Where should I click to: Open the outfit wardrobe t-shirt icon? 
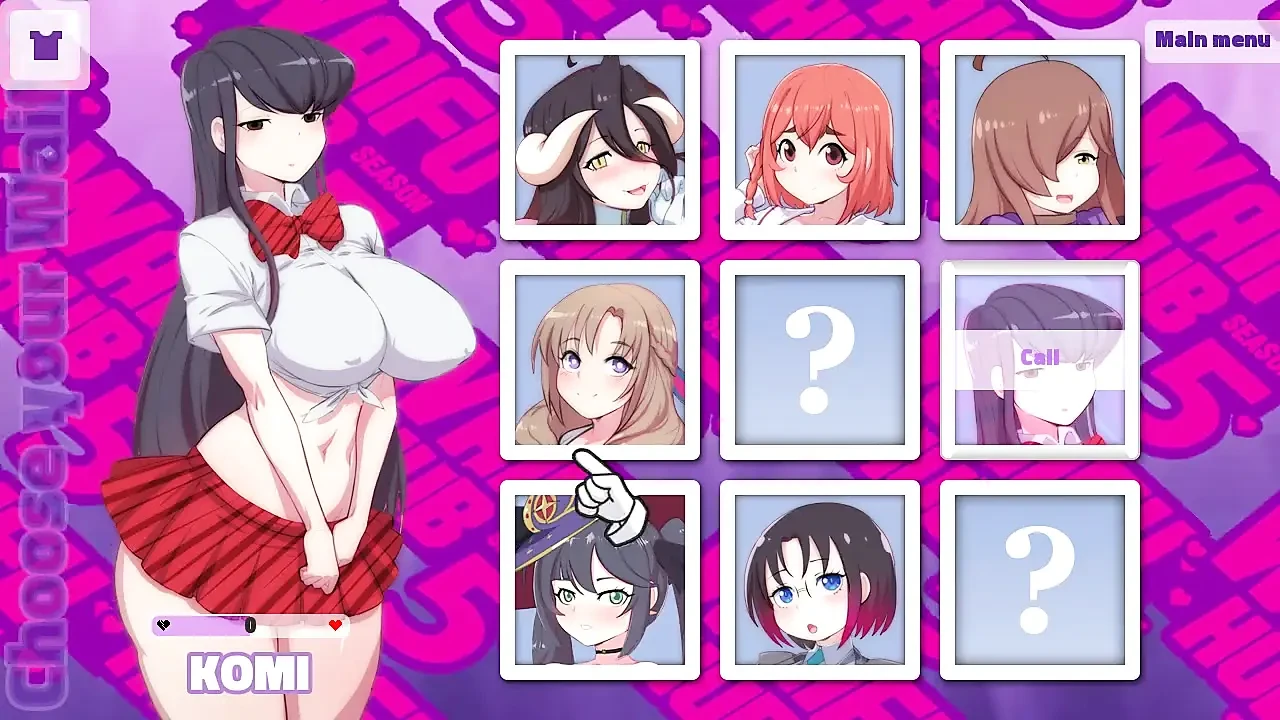[x=47, y=45]
